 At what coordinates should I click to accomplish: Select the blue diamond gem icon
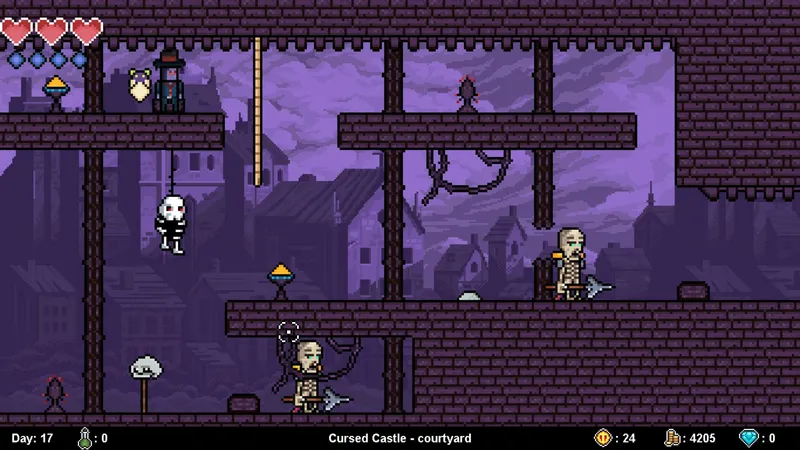tap(748, 438)
